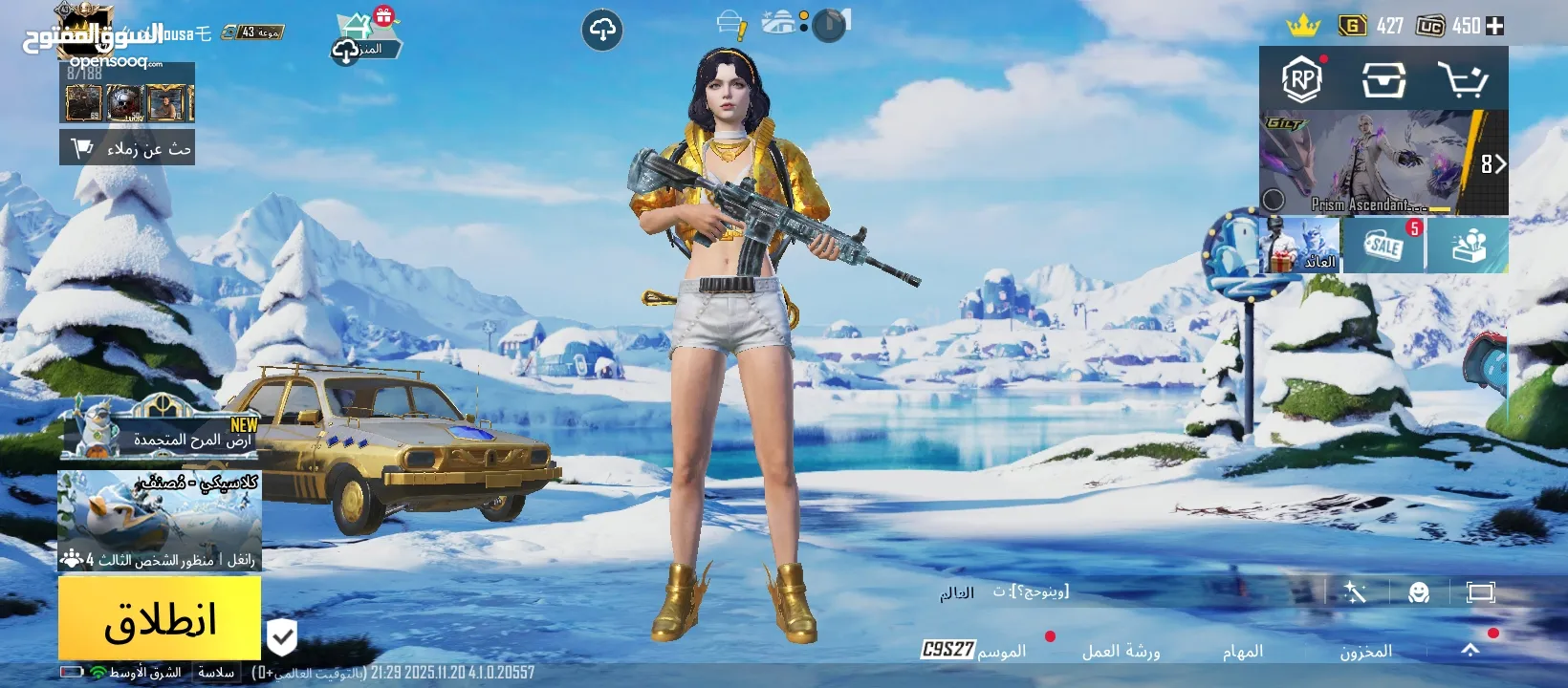Open the SALE offers icon
The image size is (1568, 688).
[1383, 246]
